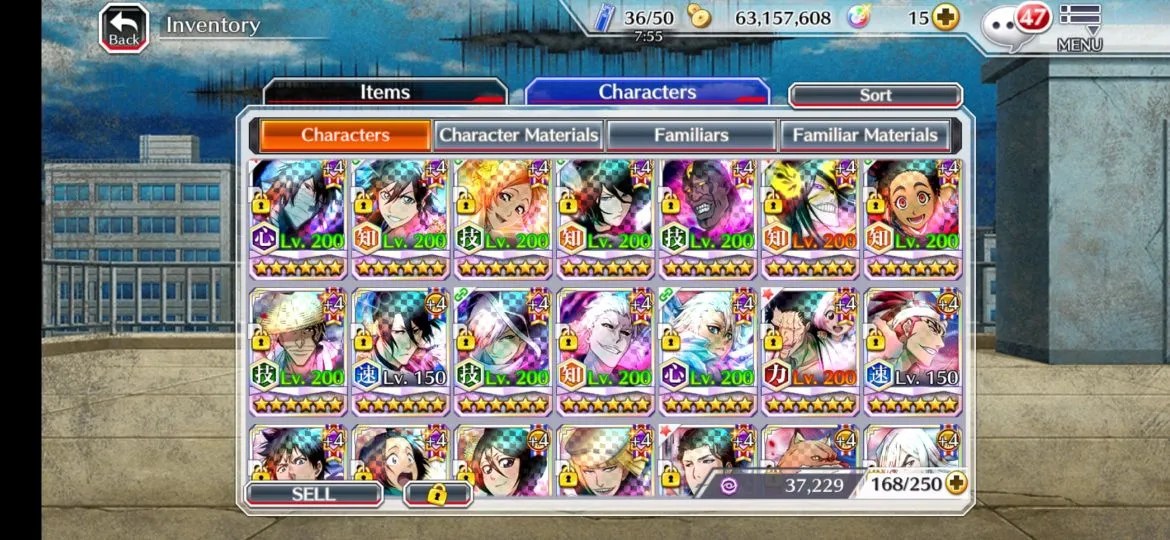Toggle the padlock lock button beside SELL
Screen dimensions: 1170x540
[437, 494]
